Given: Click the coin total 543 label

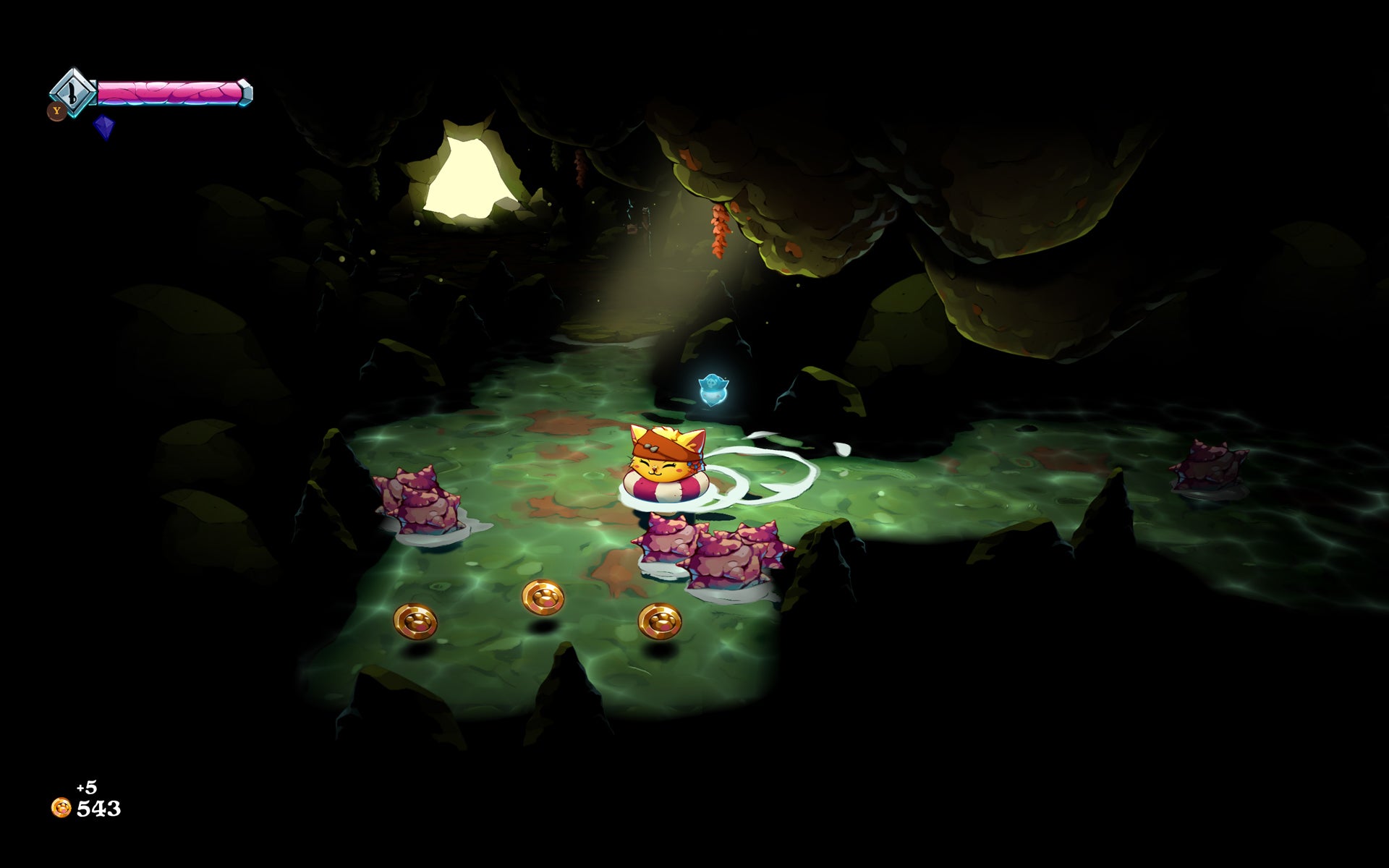Looking at the screenshot, I should pos(99,809).
